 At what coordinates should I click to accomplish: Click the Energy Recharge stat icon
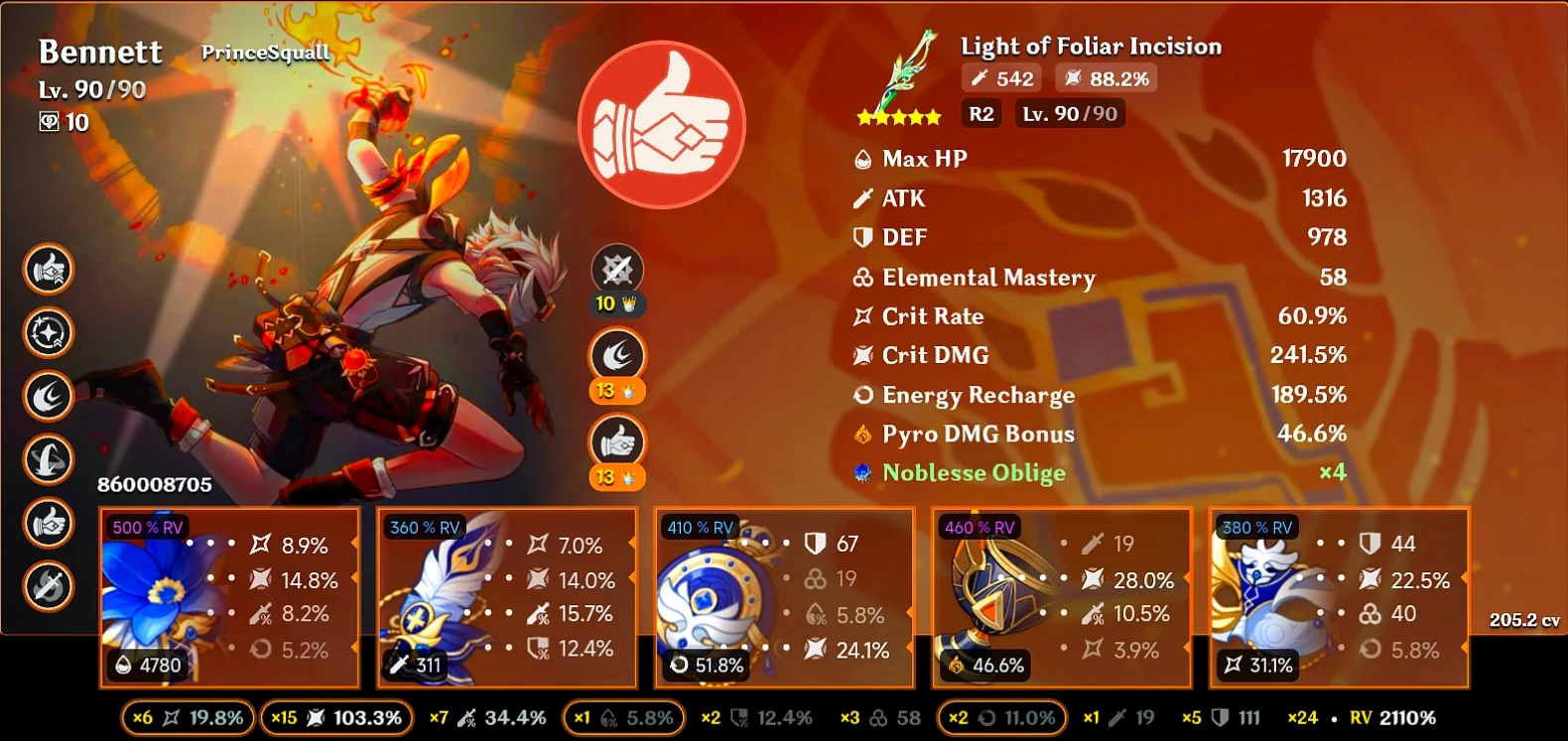tap(861, 395)
